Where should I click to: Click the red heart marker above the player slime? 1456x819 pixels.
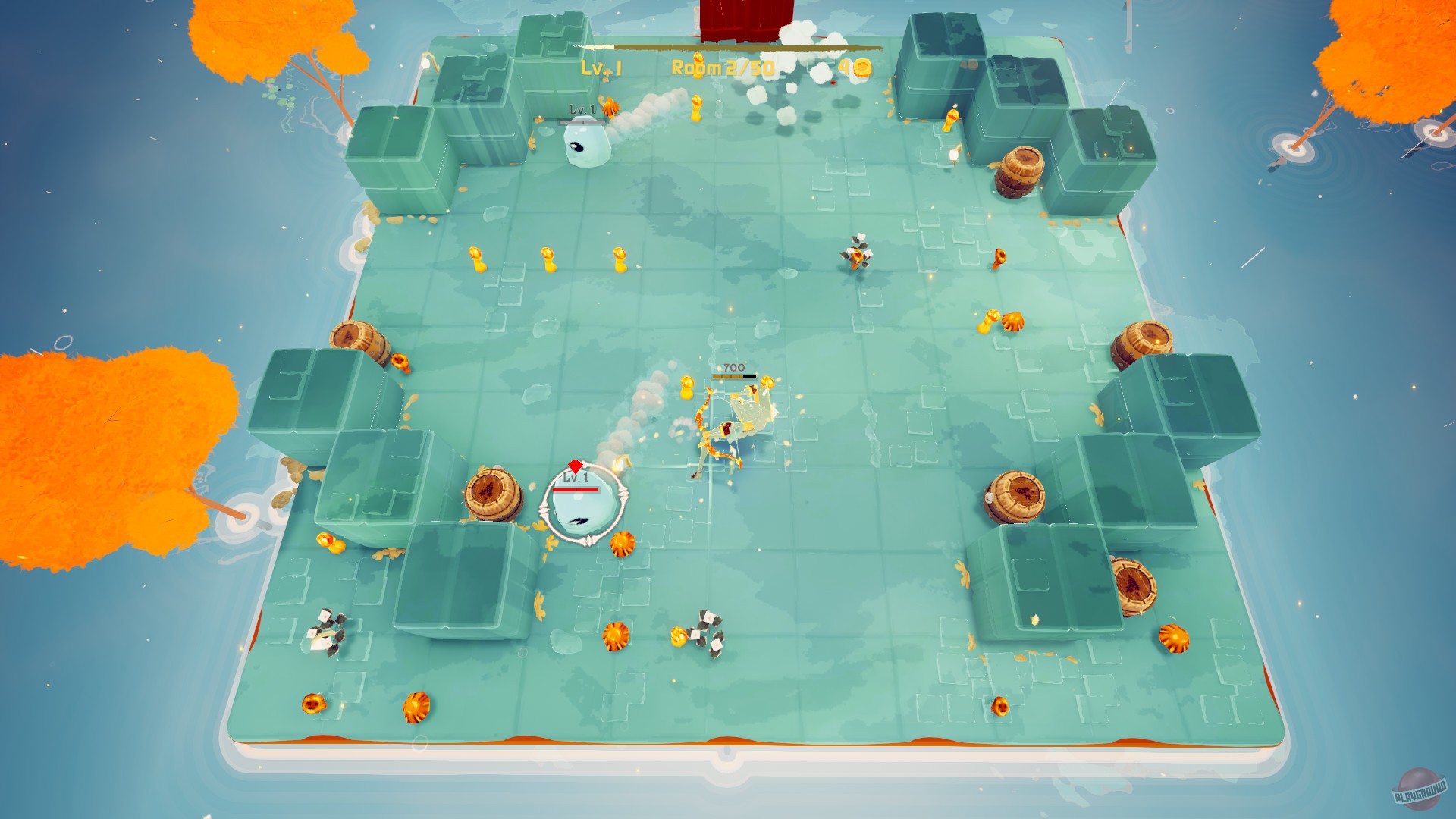point(576,466)
